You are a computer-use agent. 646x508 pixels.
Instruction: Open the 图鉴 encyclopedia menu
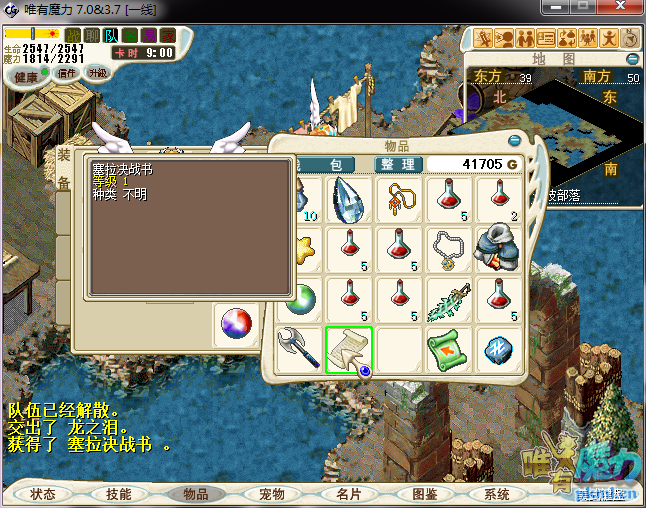point(425,494)
